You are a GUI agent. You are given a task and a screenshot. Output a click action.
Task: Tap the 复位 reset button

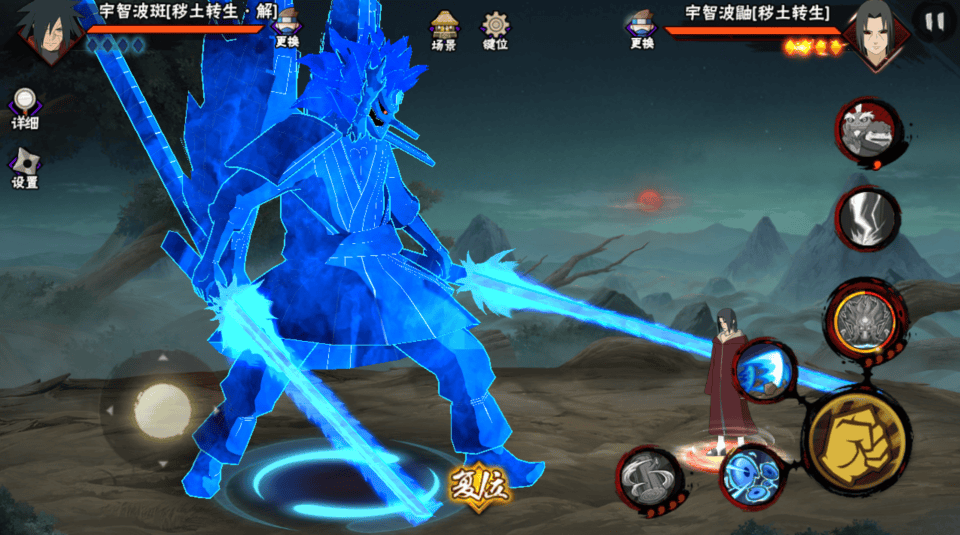(x=480, y=484)
